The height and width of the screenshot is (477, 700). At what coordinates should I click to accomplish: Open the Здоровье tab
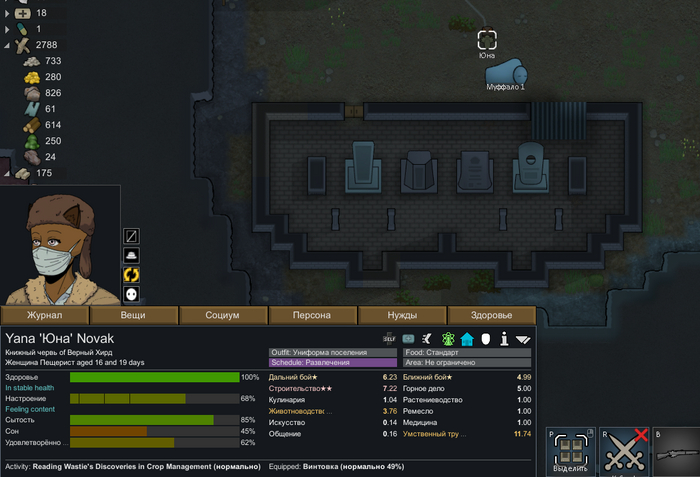tap(490, 315)
